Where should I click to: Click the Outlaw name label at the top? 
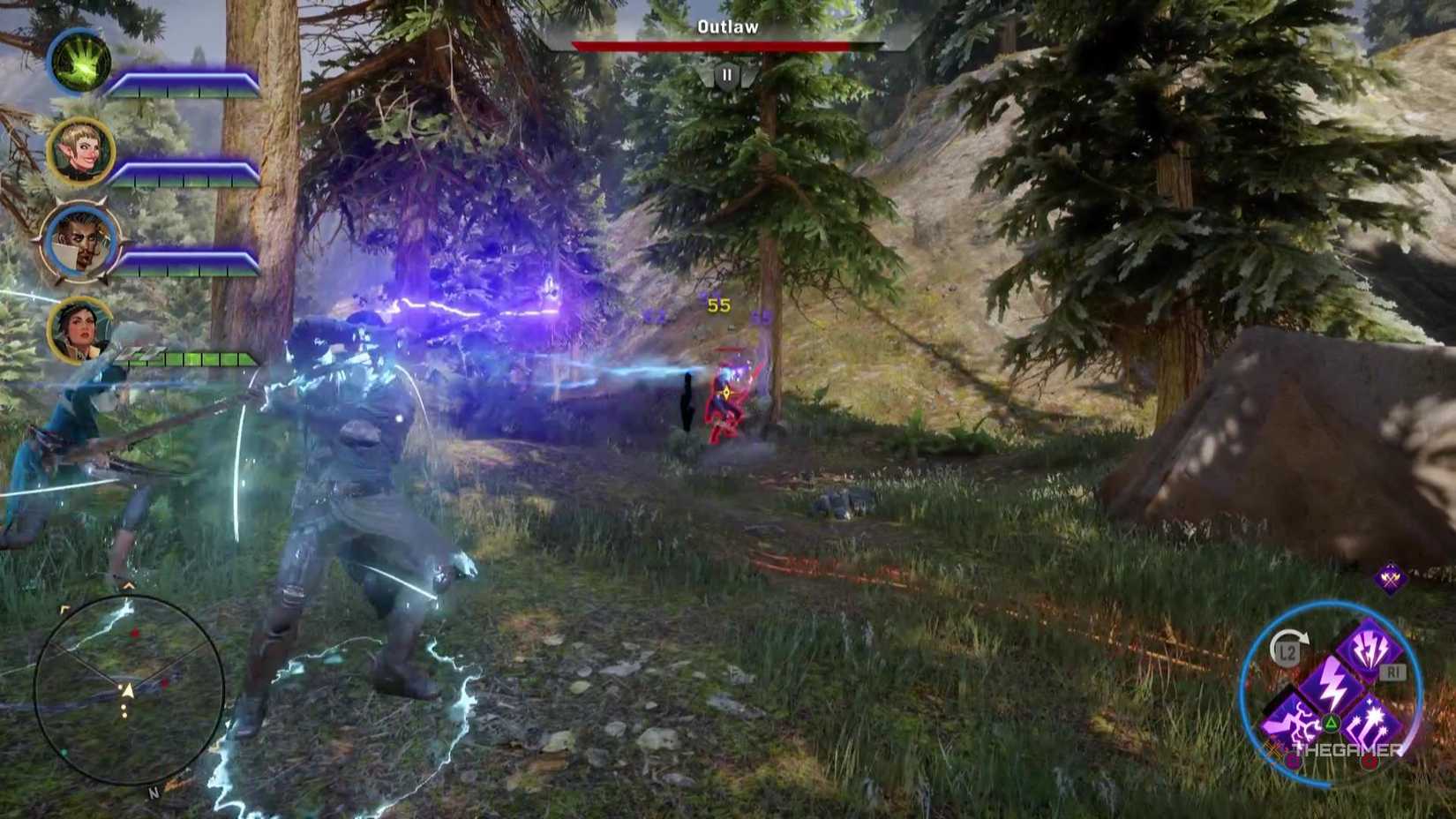pos(726,26)
